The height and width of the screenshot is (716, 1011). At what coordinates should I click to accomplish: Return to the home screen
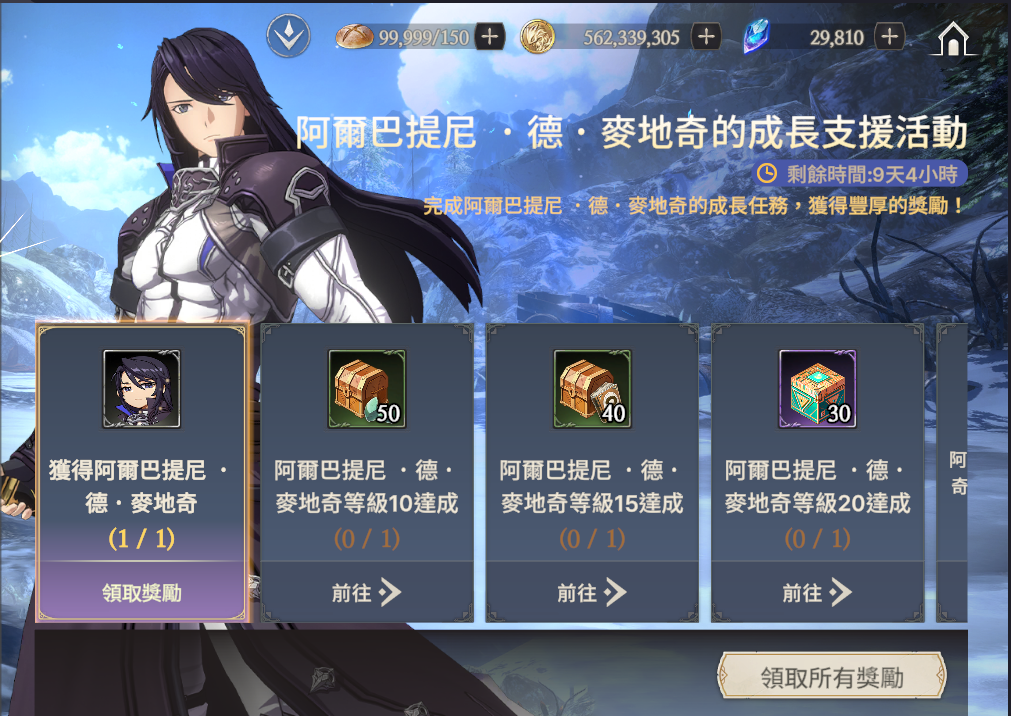tap(957, 38)
